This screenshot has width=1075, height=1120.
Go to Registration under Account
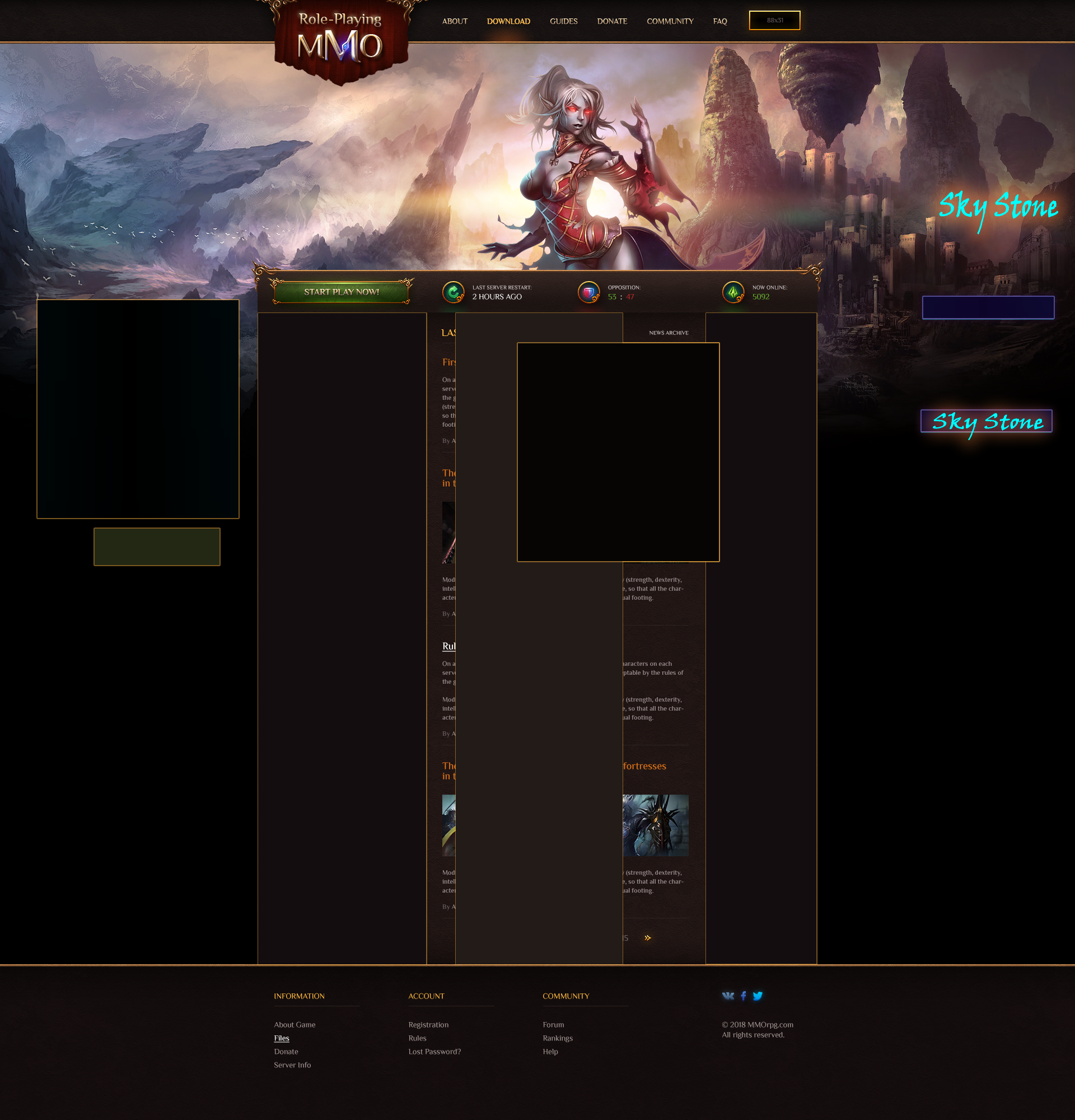pos(428,1025)
